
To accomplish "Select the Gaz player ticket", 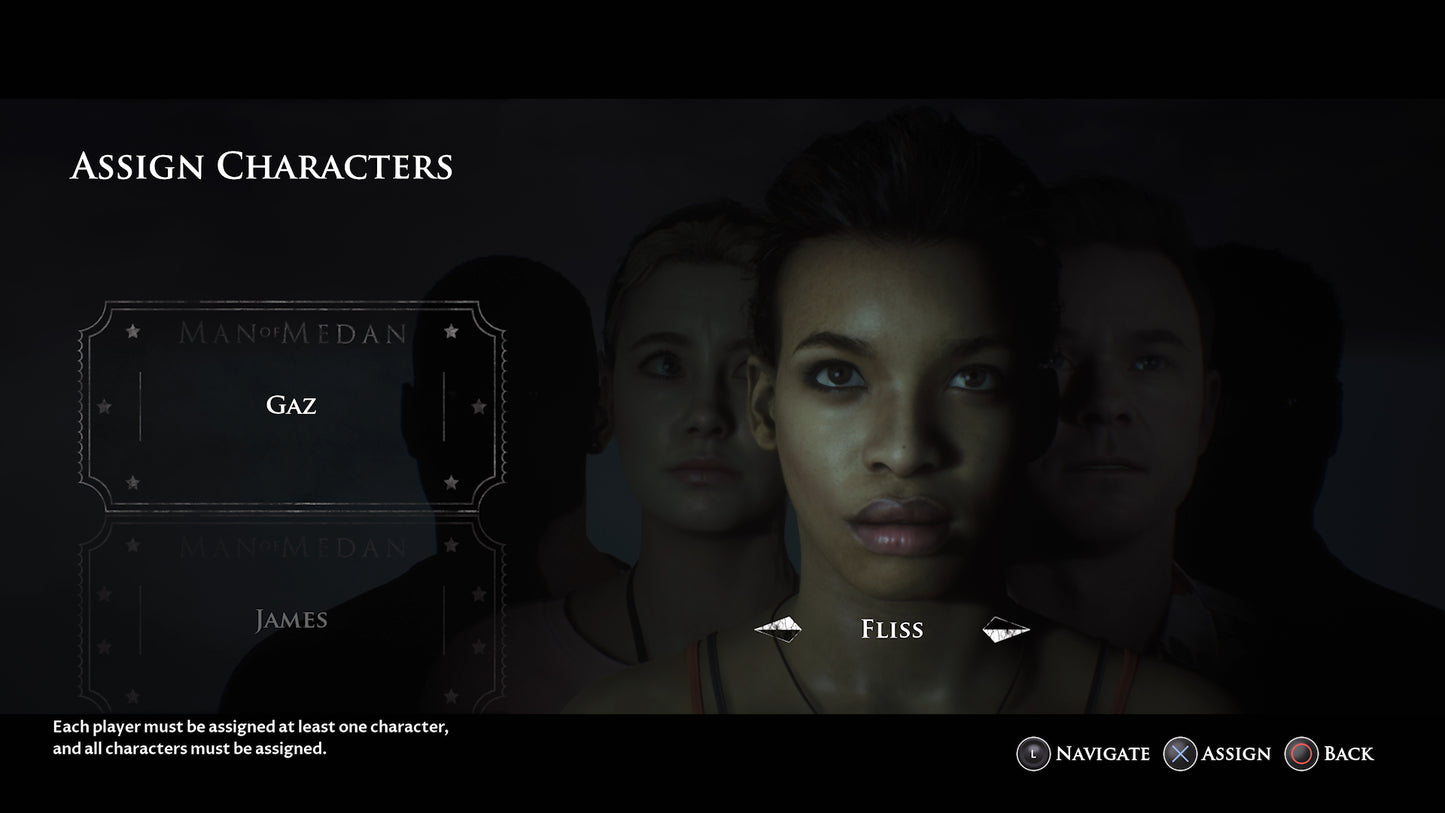I will [x=291, y=405].
